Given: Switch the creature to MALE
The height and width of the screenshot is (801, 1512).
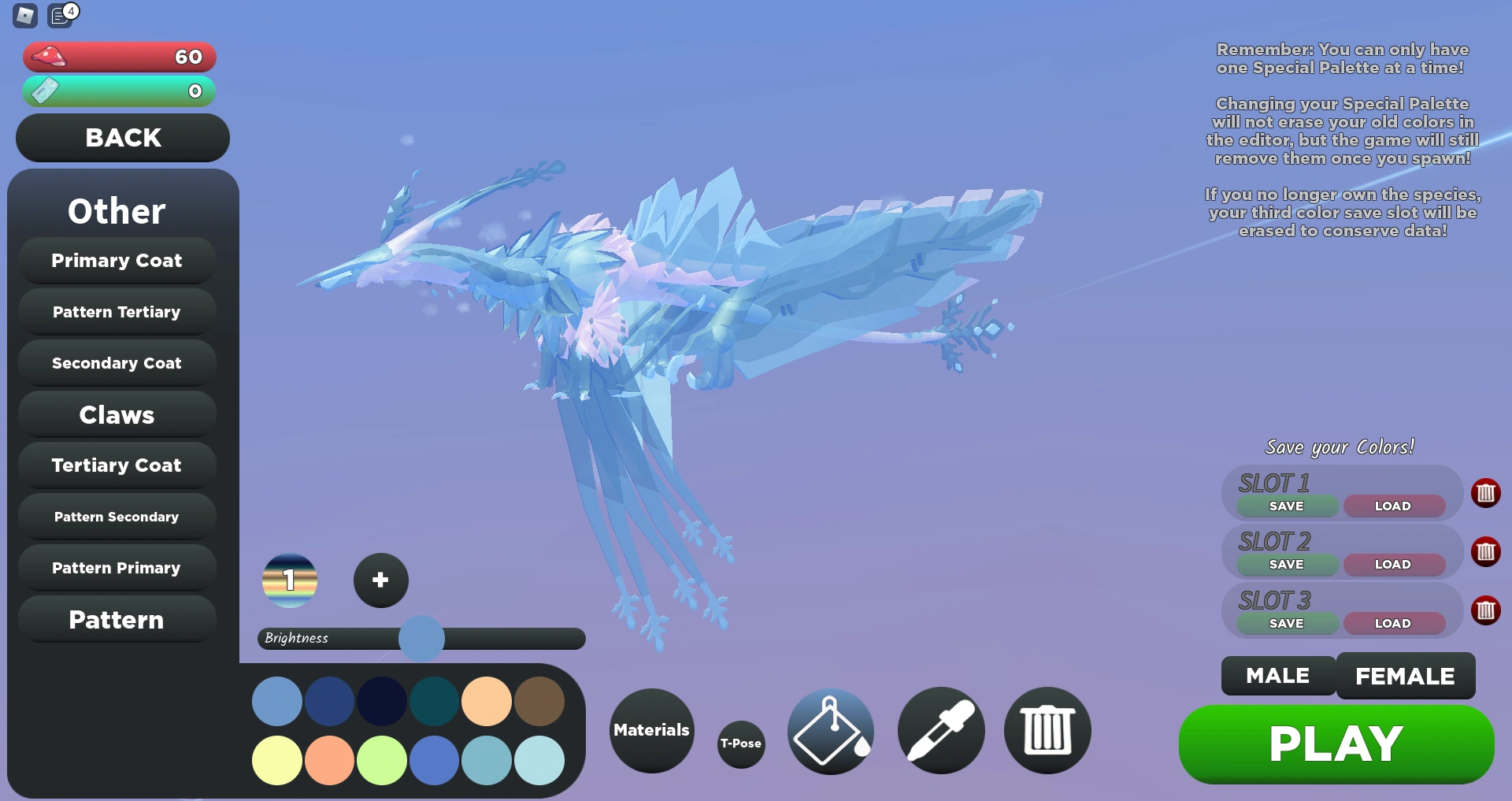Looking at the screenshot, I should coord(1277,675).
